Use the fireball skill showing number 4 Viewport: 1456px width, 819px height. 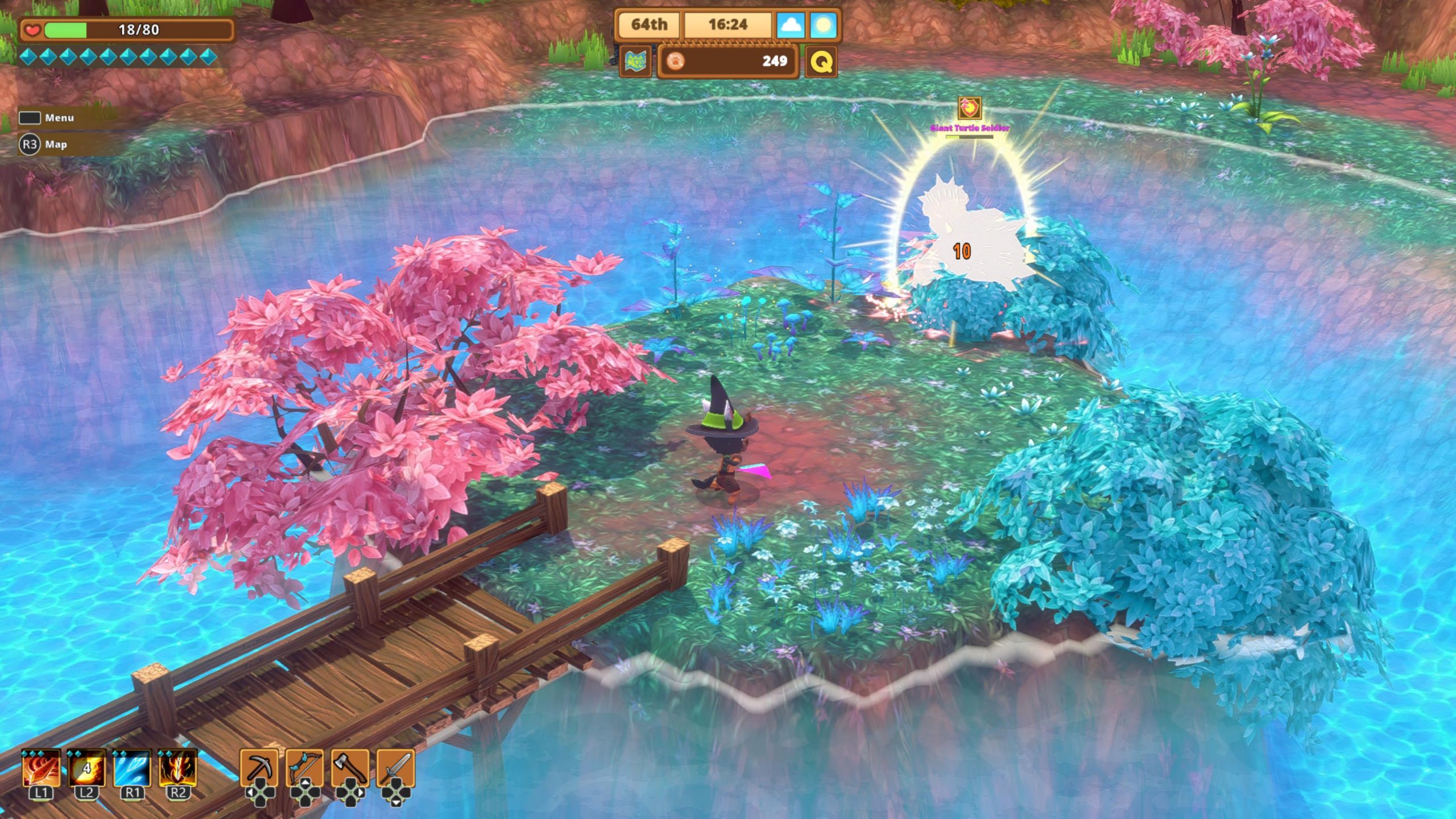coord(86,768)
